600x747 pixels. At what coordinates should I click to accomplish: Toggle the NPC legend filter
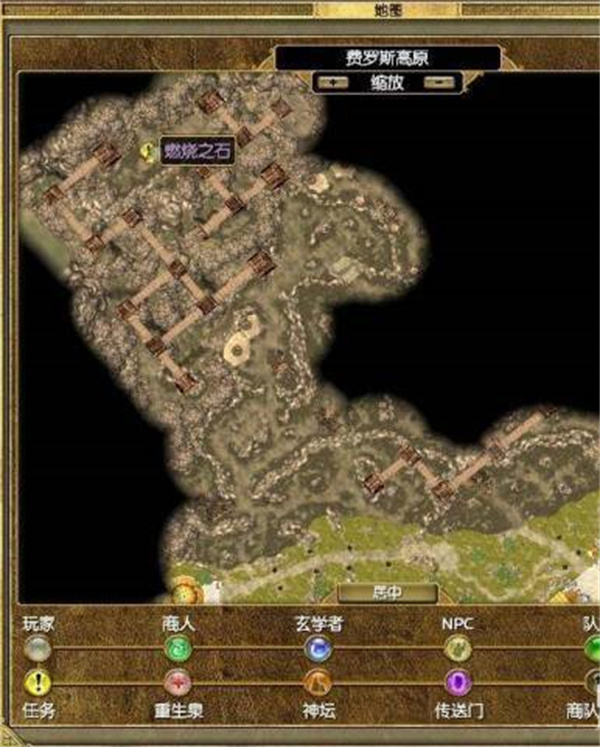pyautogui.click(x=457, y=649)
